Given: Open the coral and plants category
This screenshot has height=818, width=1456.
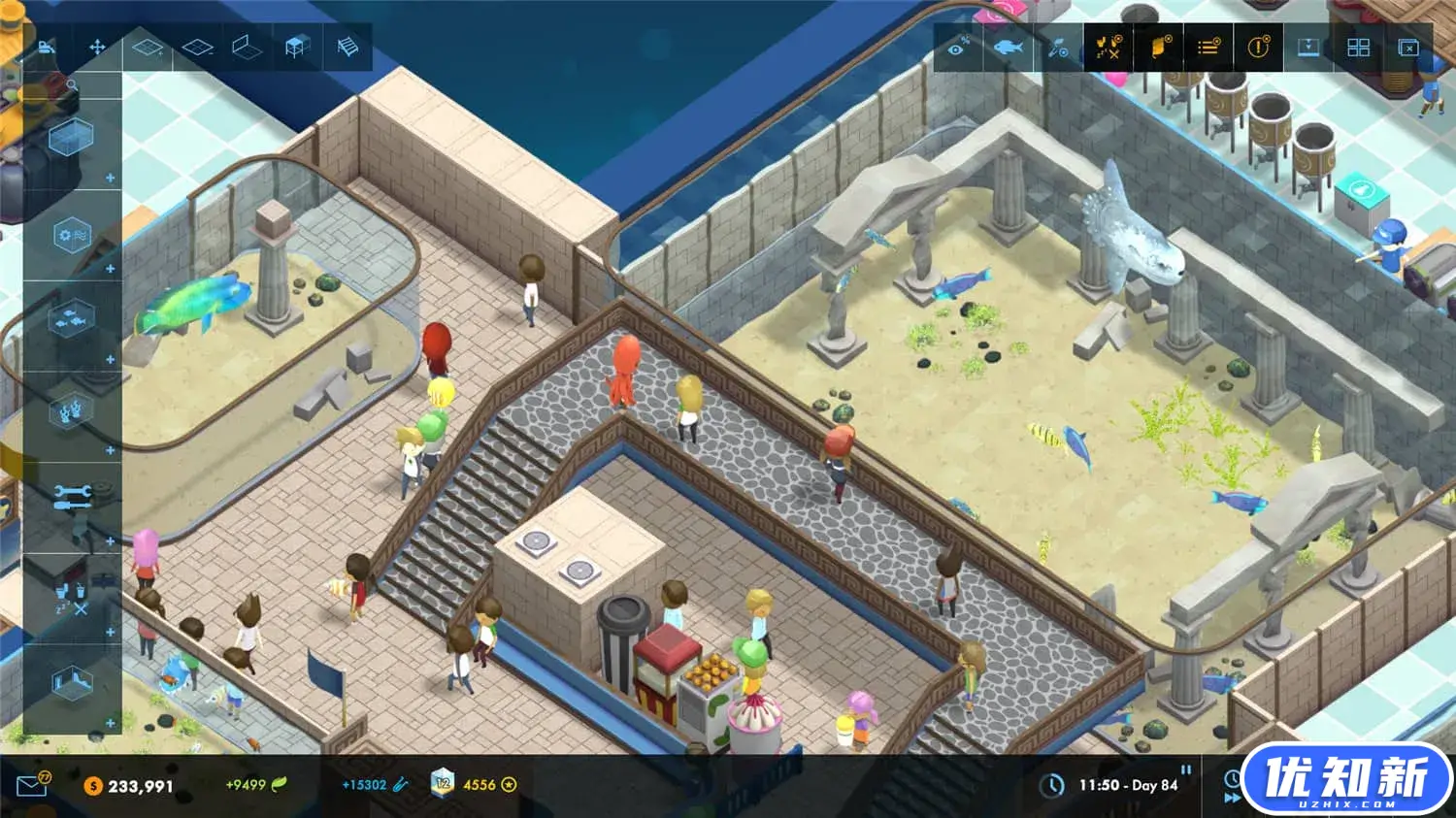Looking at the screenshot, I should 71,411.
